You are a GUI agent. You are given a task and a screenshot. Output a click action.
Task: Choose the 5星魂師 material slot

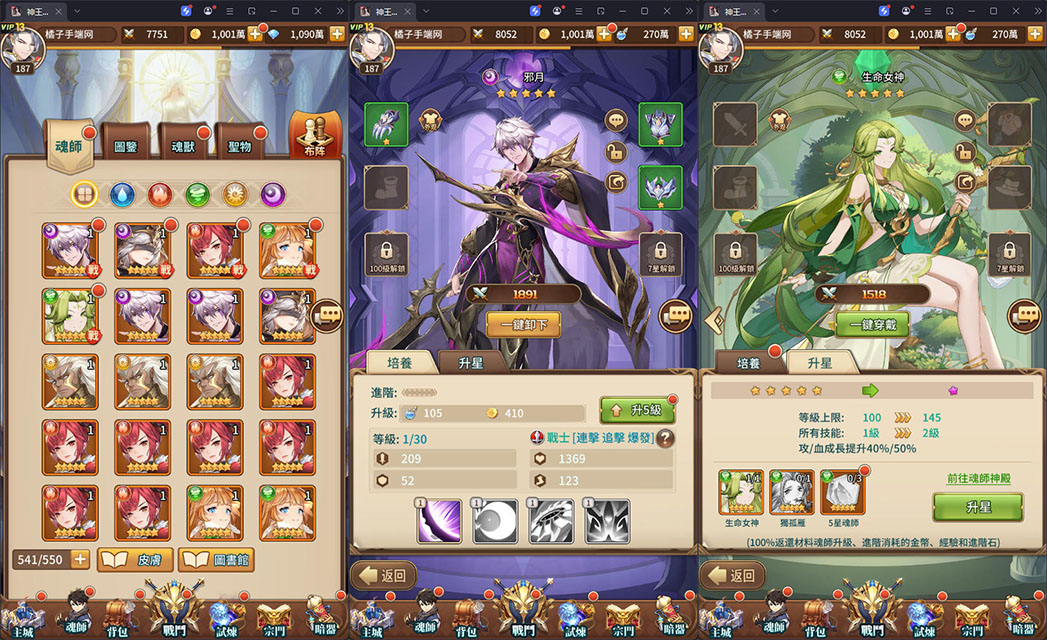pyautogui.click(x=842, y=492)
